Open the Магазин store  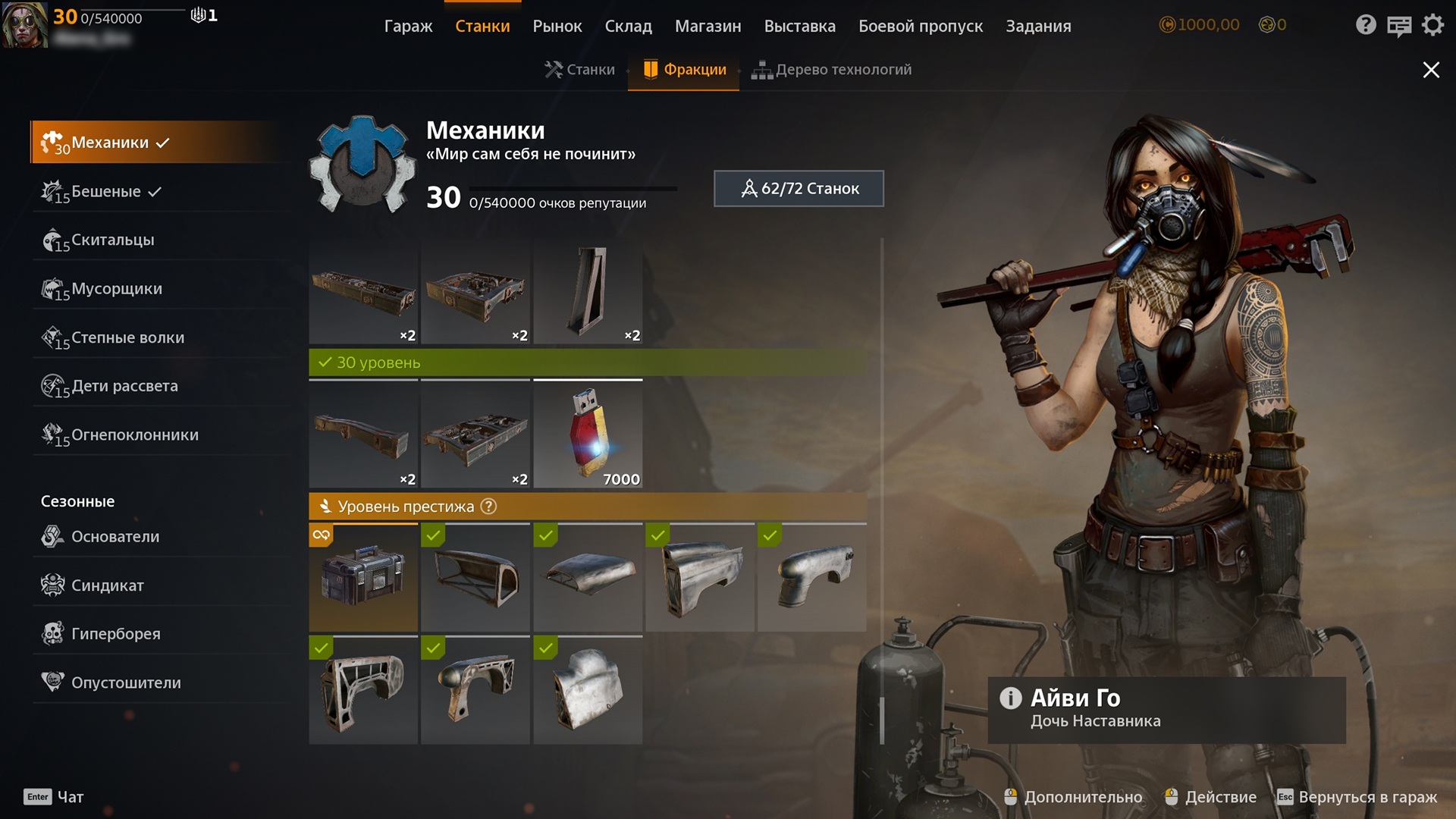pyautogui.click(x=708, y=26)
